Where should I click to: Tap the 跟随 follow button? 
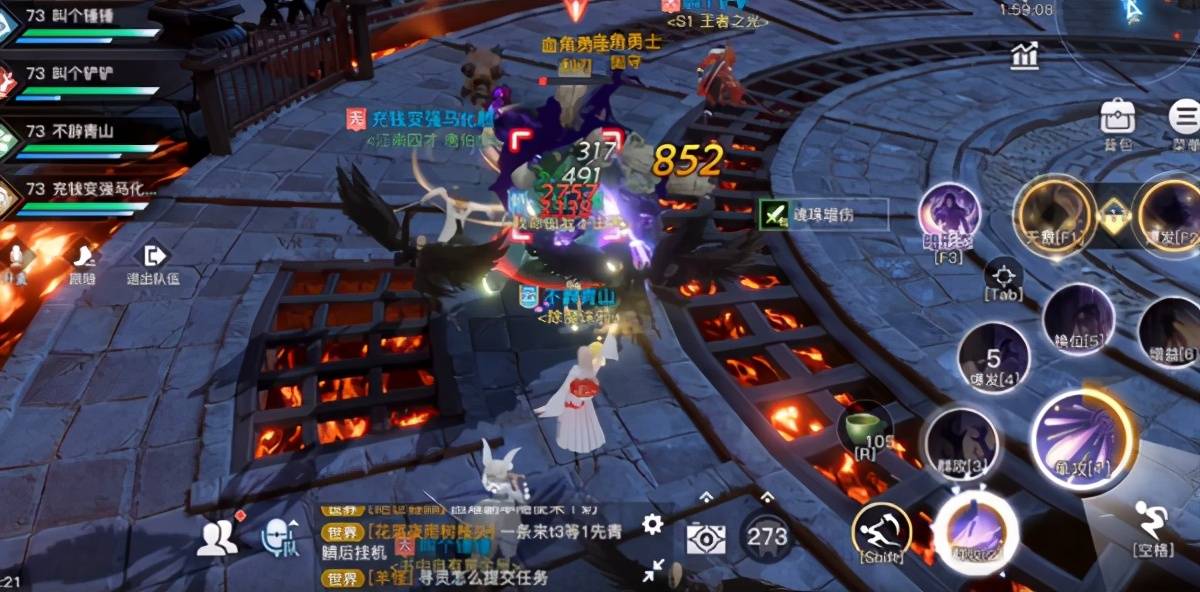[84, 265]
